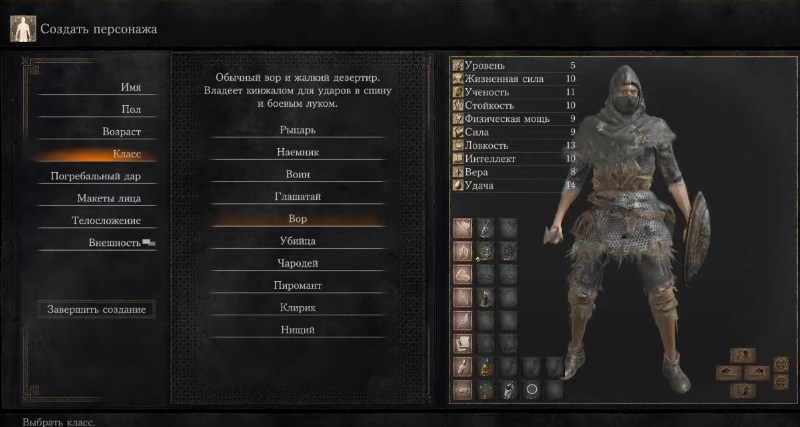Click Завершить создание button
The width and height of the screenshot is (800, 427).
96,309
